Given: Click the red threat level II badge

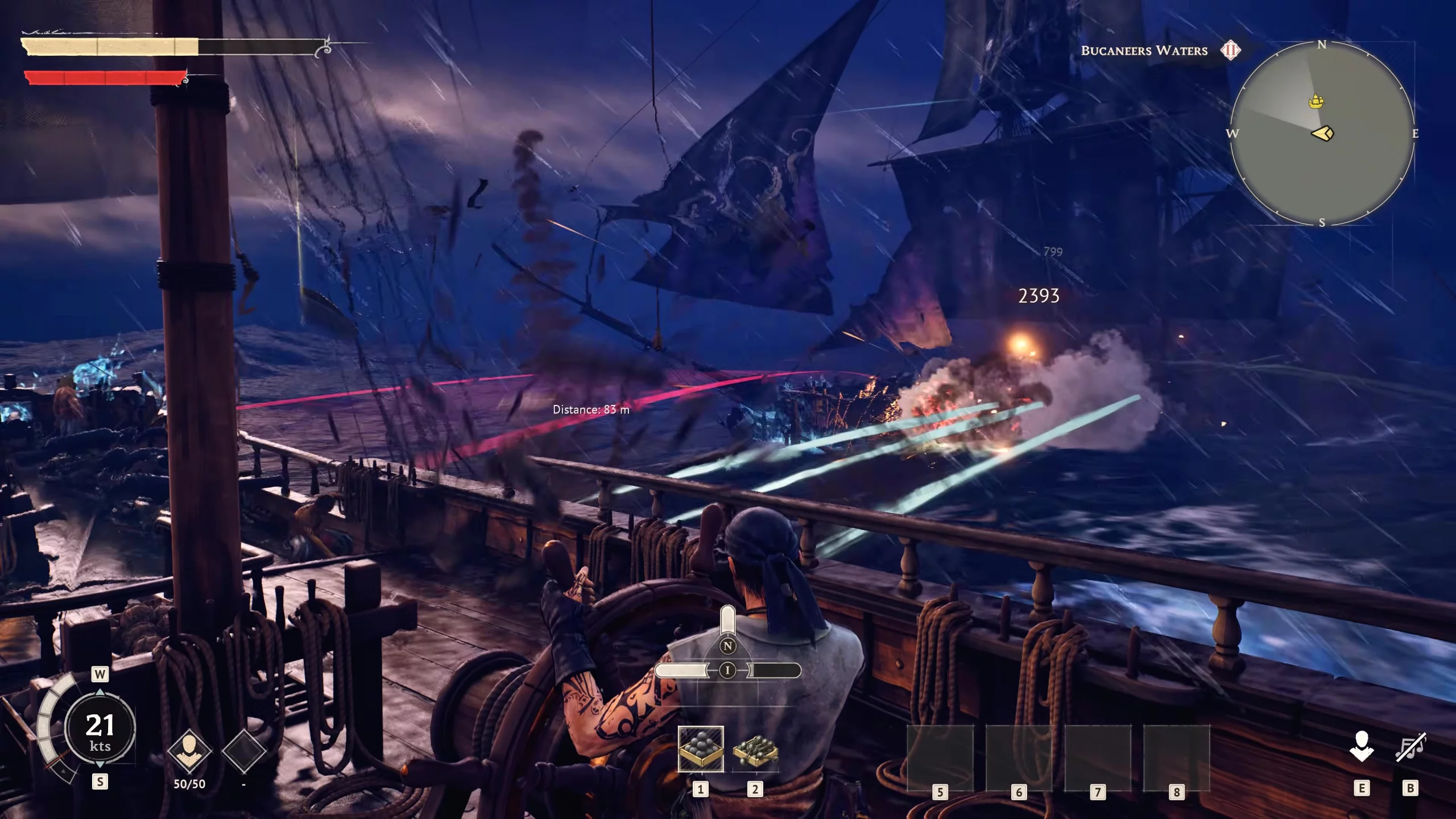Looking at the screenshot, I should tap(1231, 50).
